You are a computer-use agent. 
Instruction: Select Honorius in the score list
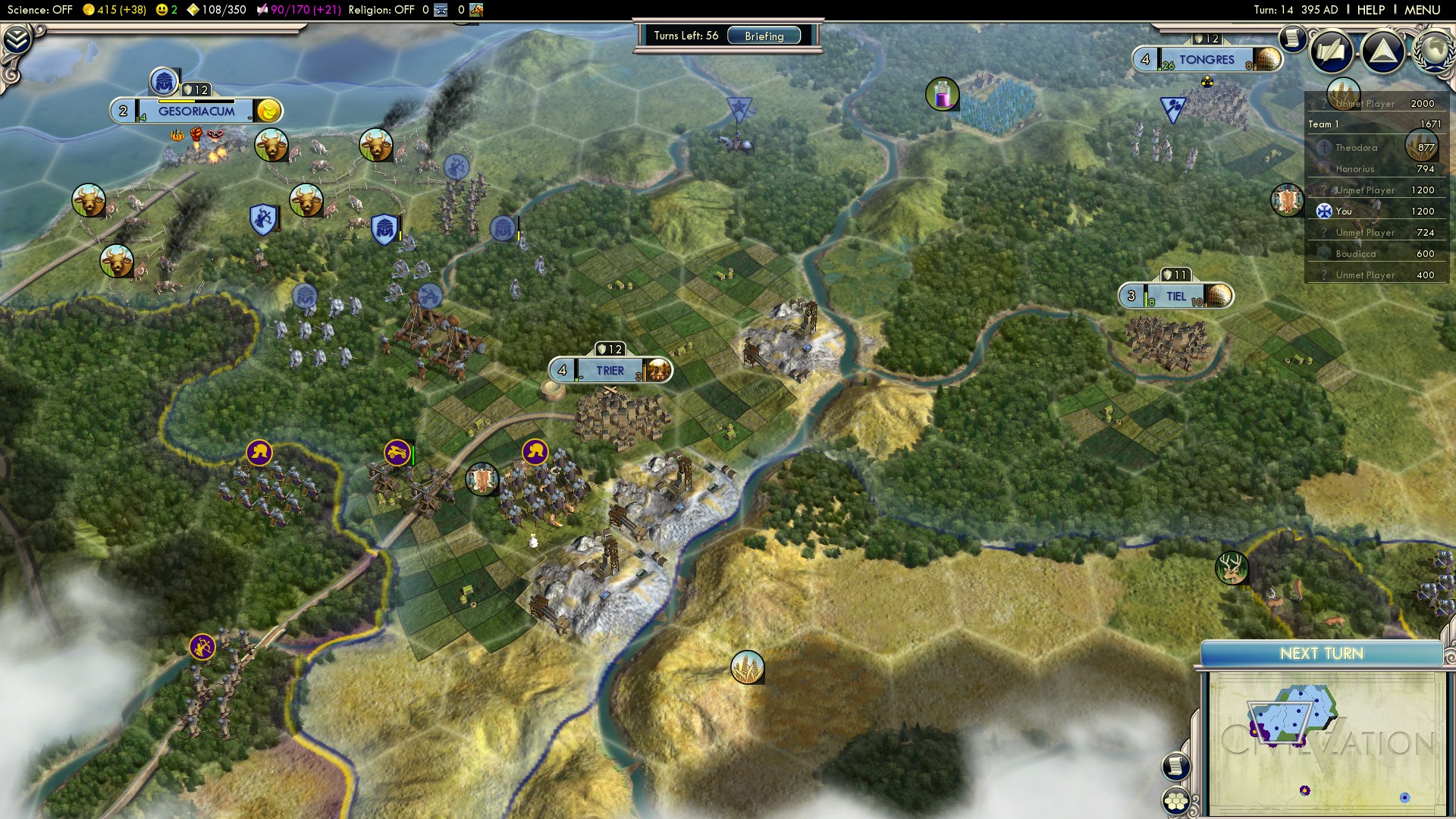pos(1354,169)
